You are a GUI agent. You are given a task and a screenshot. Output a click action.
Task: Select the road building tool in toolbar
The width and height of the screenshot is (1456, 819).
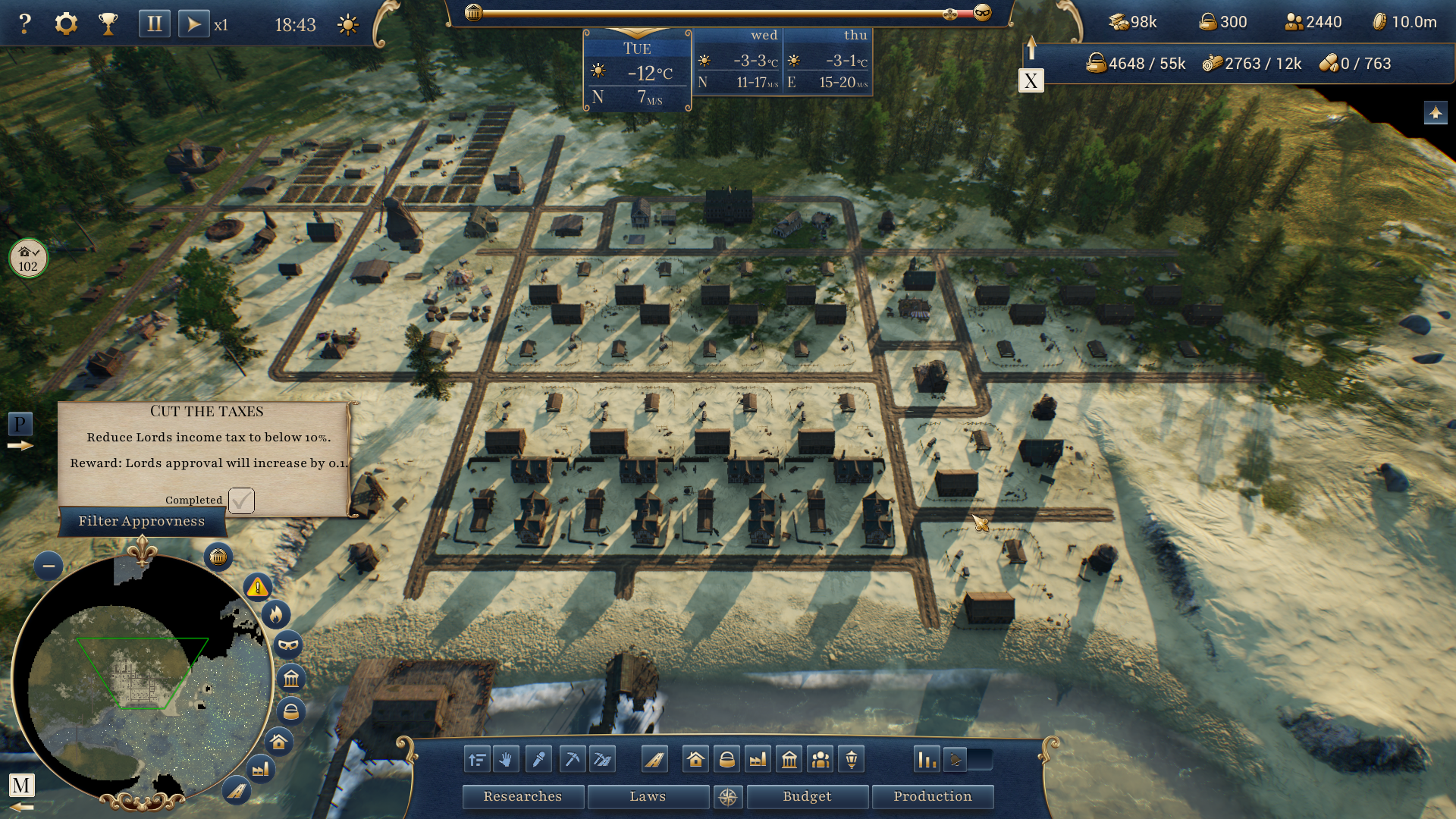point(654,759)
